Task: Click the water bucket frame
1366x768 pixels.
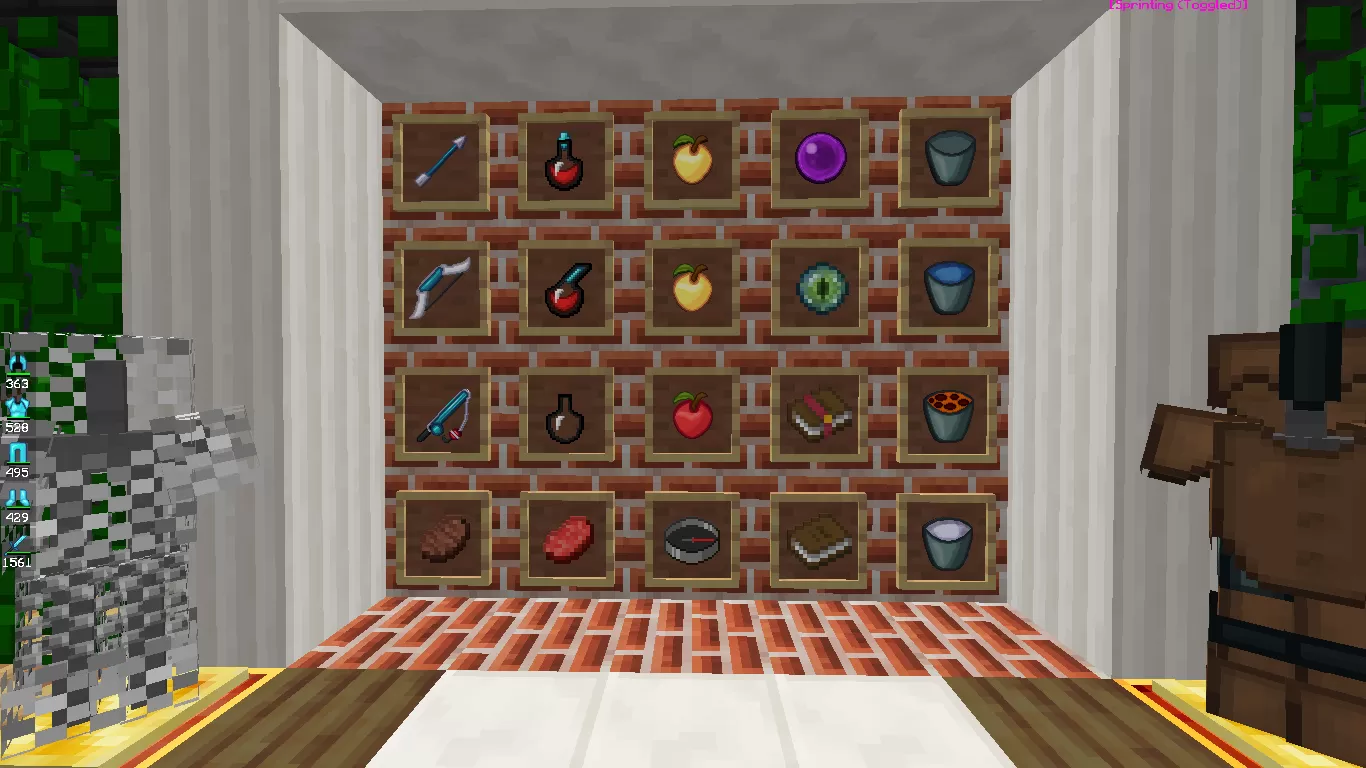Action: click(x=947, y=287)
